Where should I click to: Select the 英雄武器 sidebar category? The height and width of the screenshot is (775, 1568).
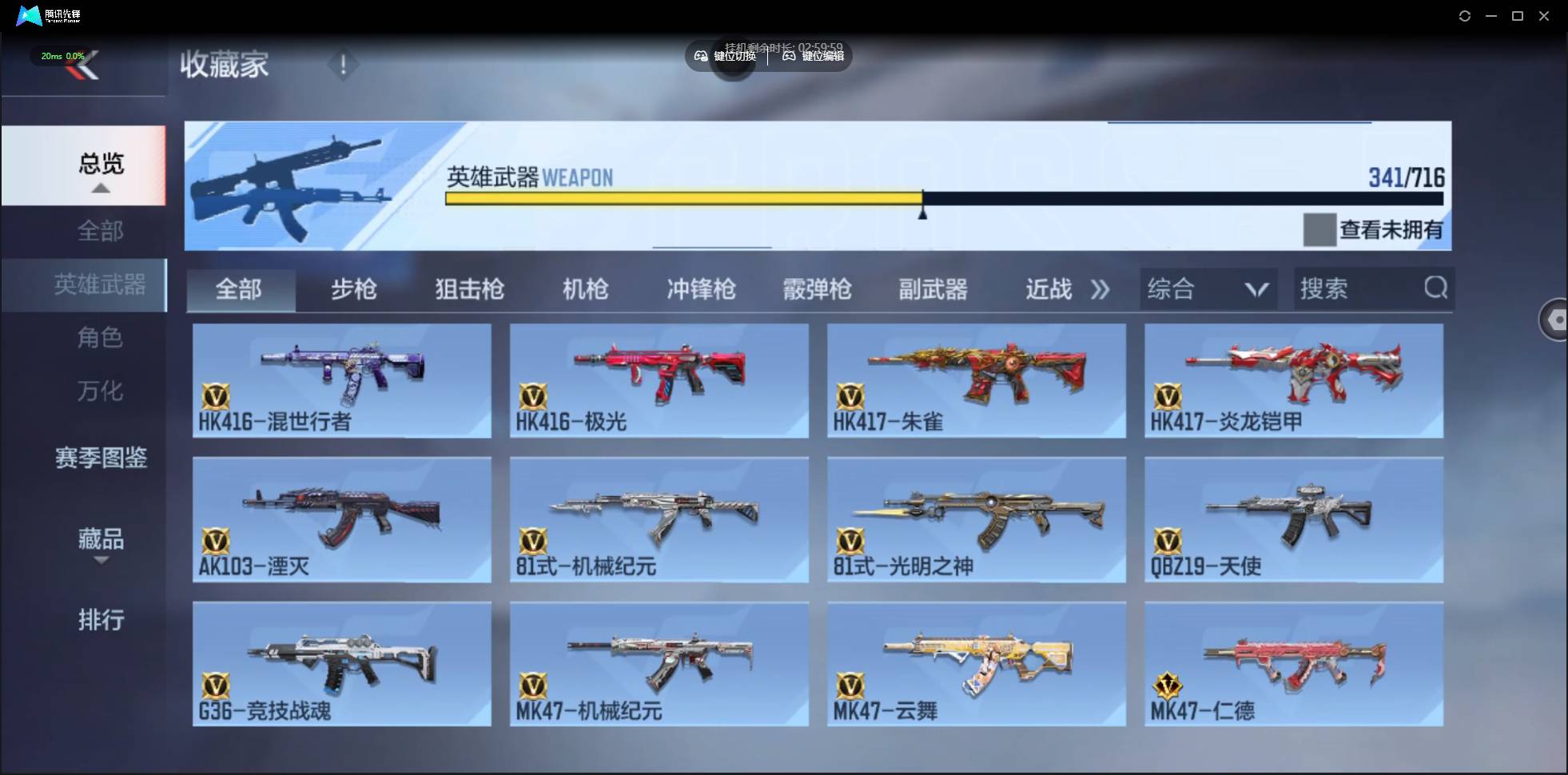point(101,284)
